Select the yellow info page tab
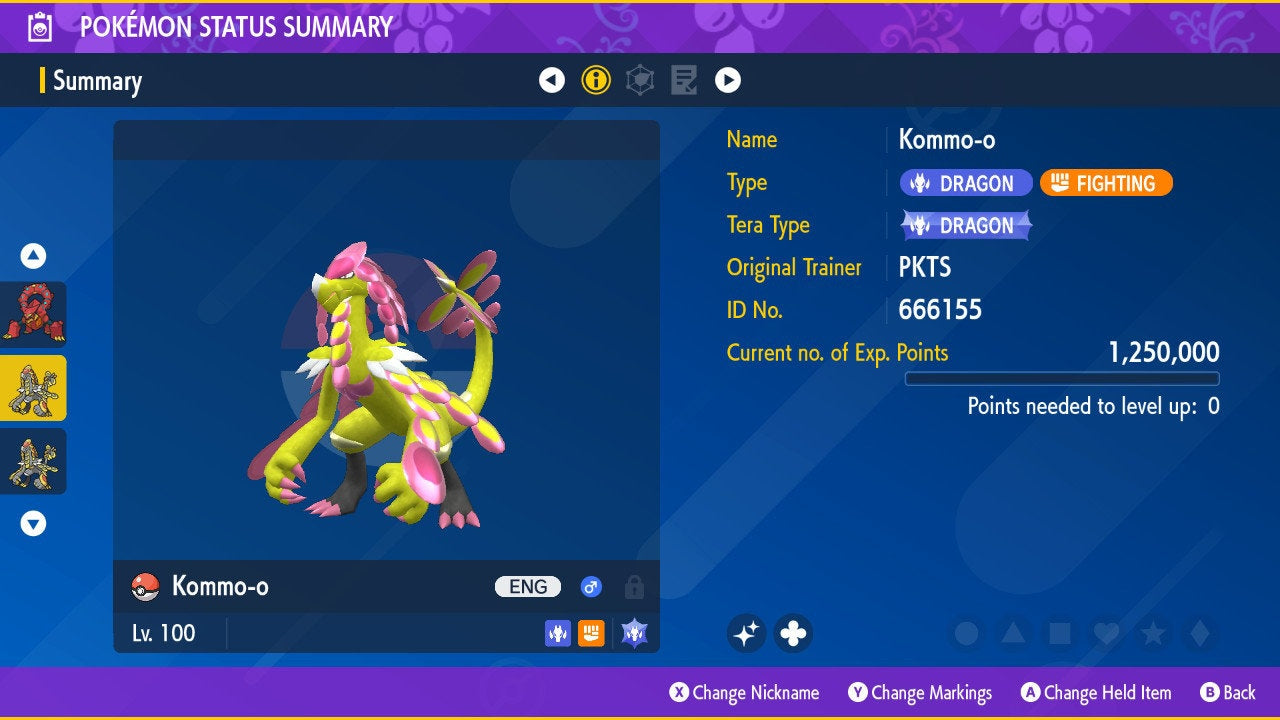The height and width of the screenshot is (720, 1280). click(x=596, y=80)
